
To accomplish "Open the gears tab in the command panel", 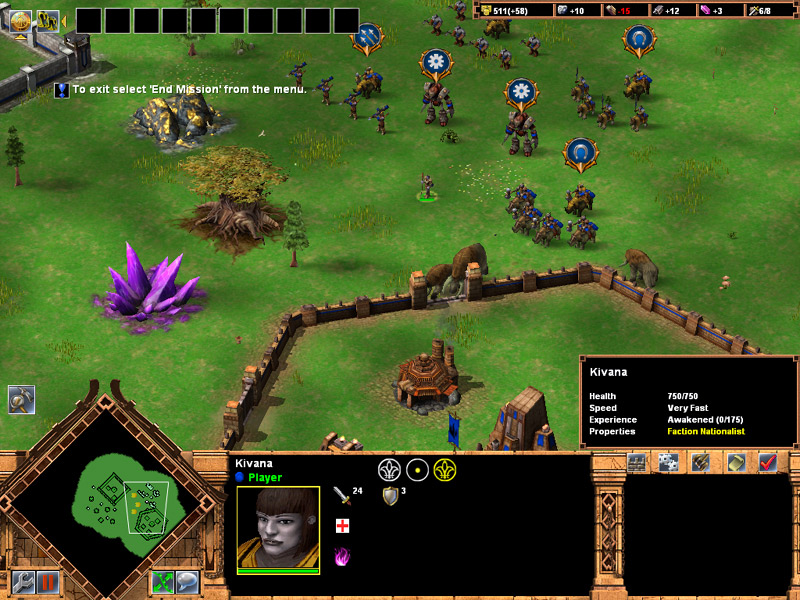I will pyautogui.click(x=669, y=462).
